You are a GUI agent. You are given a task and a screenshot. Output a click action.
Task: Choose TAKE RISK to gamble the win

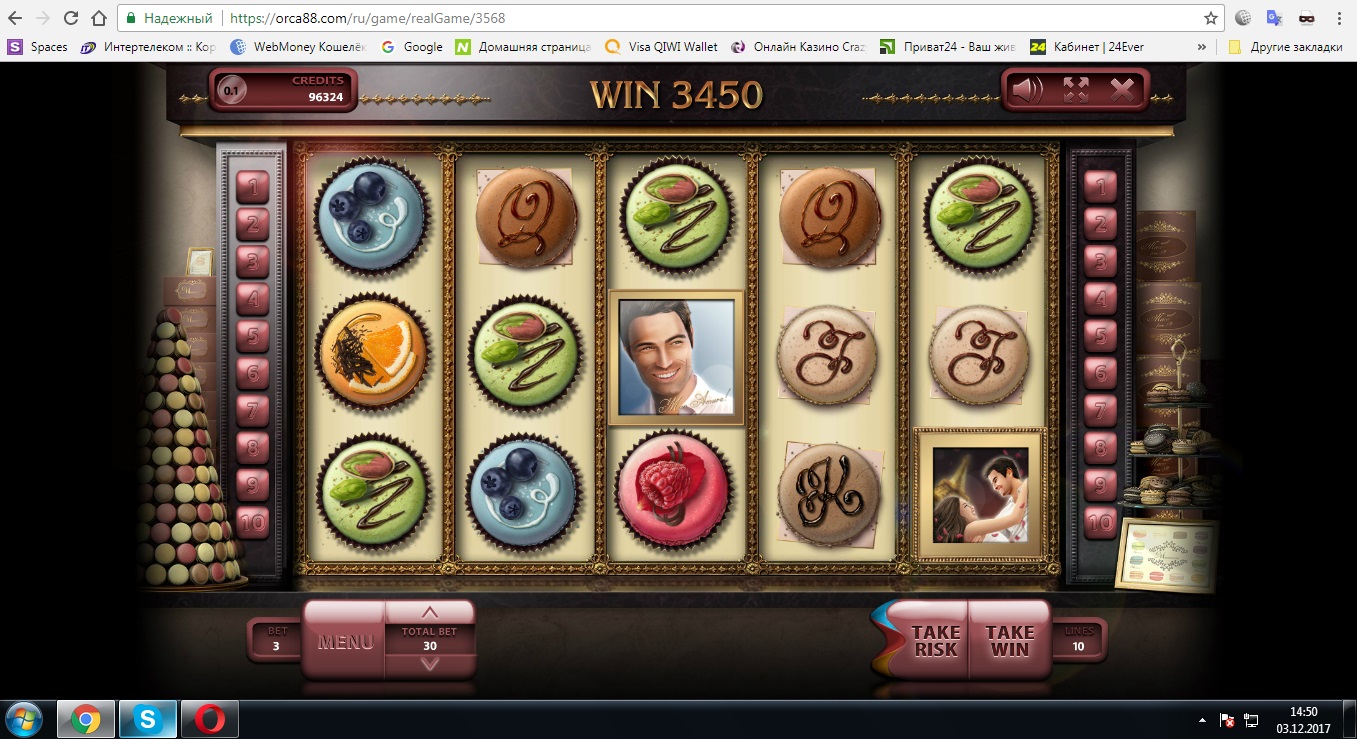tap(935, 641)
